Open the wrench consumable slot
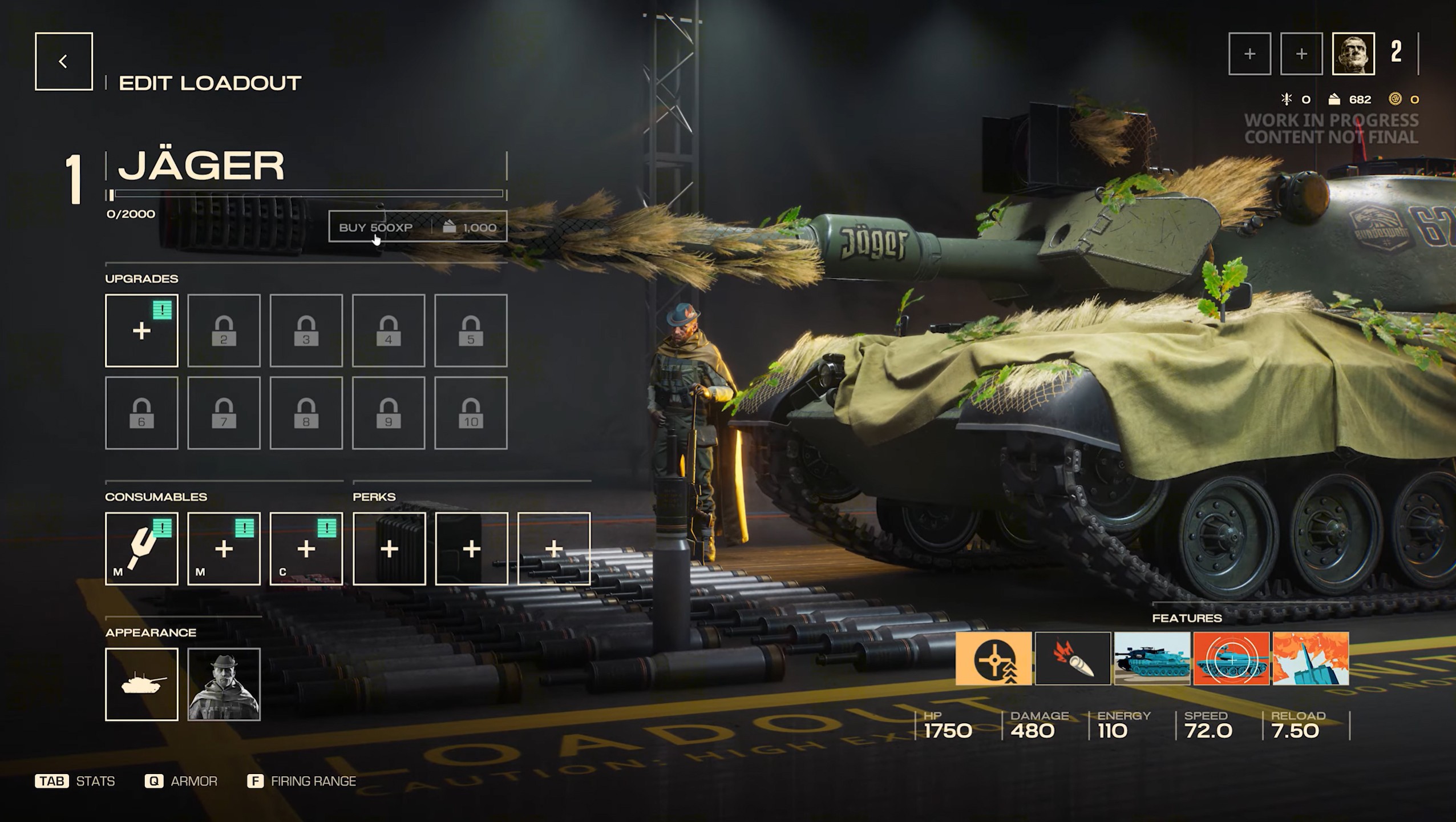1456x822 pixels. click(x=141, y=549)
